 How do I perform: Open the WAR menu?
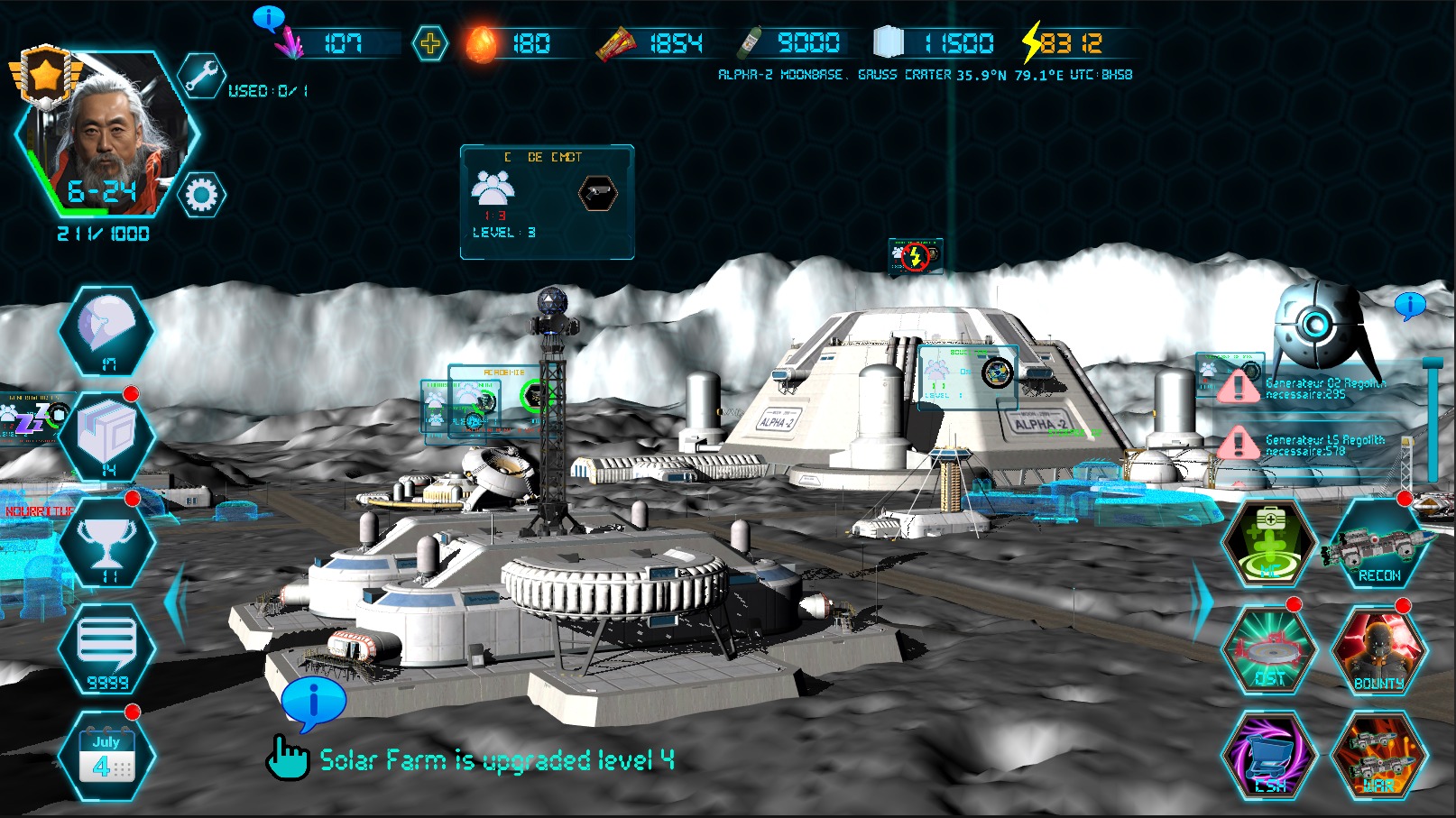tap(1378, 756)
